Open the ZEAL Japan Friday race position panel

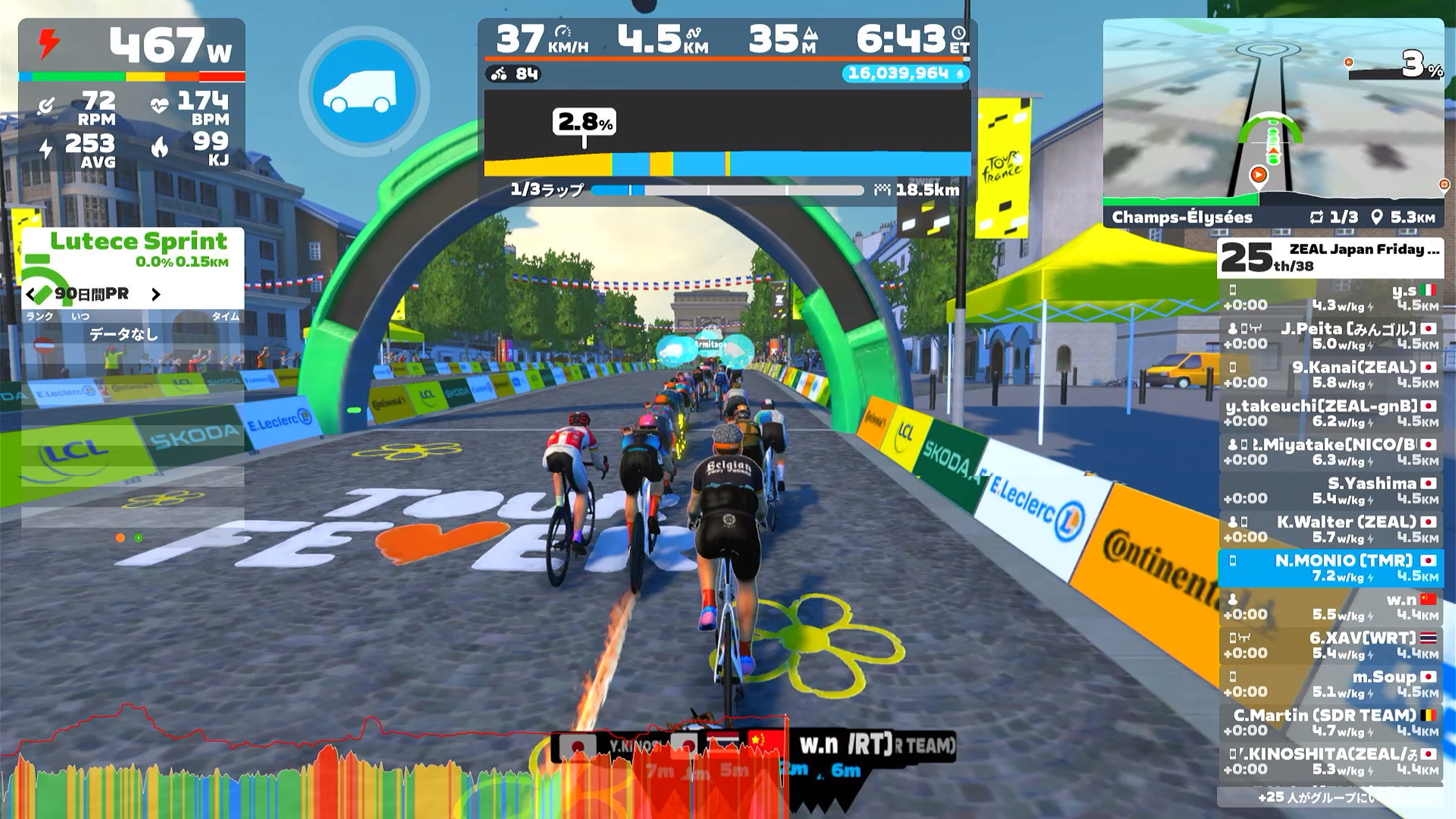pos(1330,258)
